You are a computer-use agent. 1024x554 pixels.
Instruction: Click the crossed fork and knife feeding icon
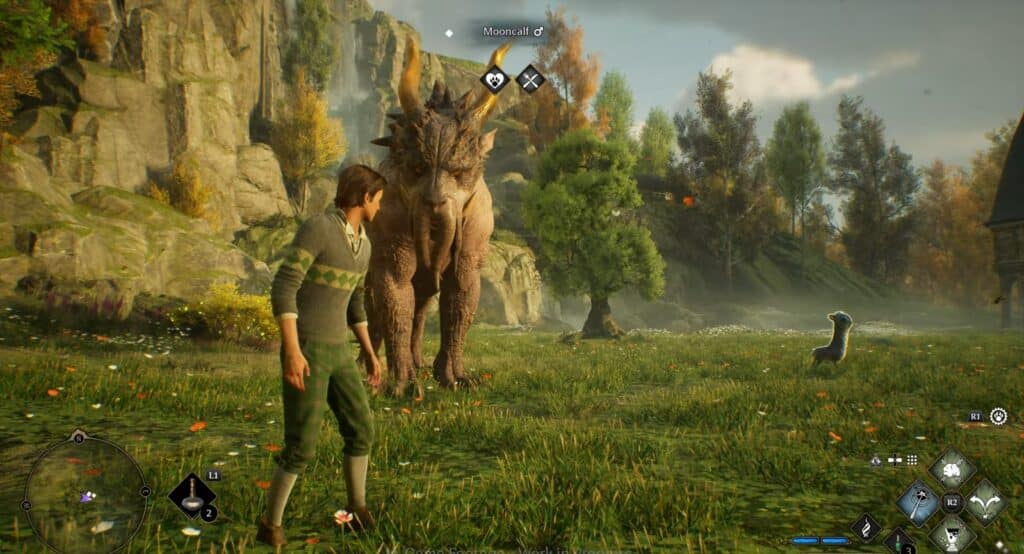tap(530, 78)
